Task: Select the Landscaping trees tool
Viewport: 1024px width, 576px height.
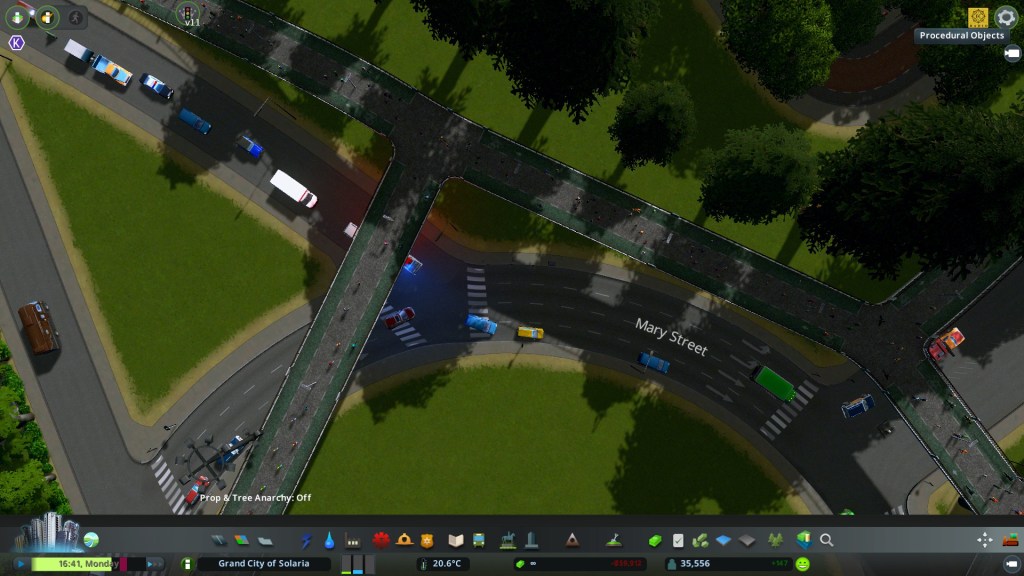Action: [775, 540]
